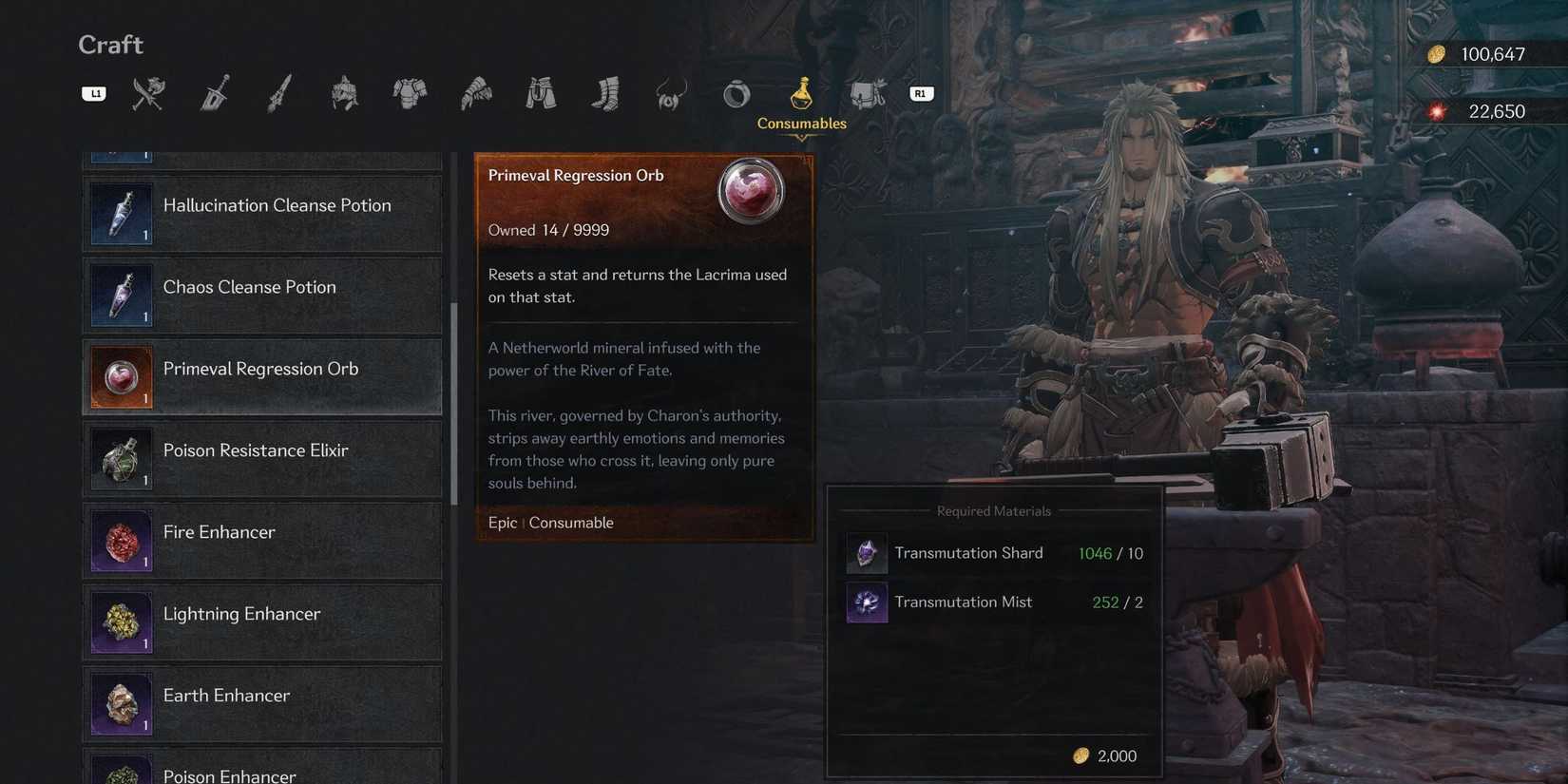Select the dual blades weapon crafting category
1568x784 pixels.
pos(147,92)
